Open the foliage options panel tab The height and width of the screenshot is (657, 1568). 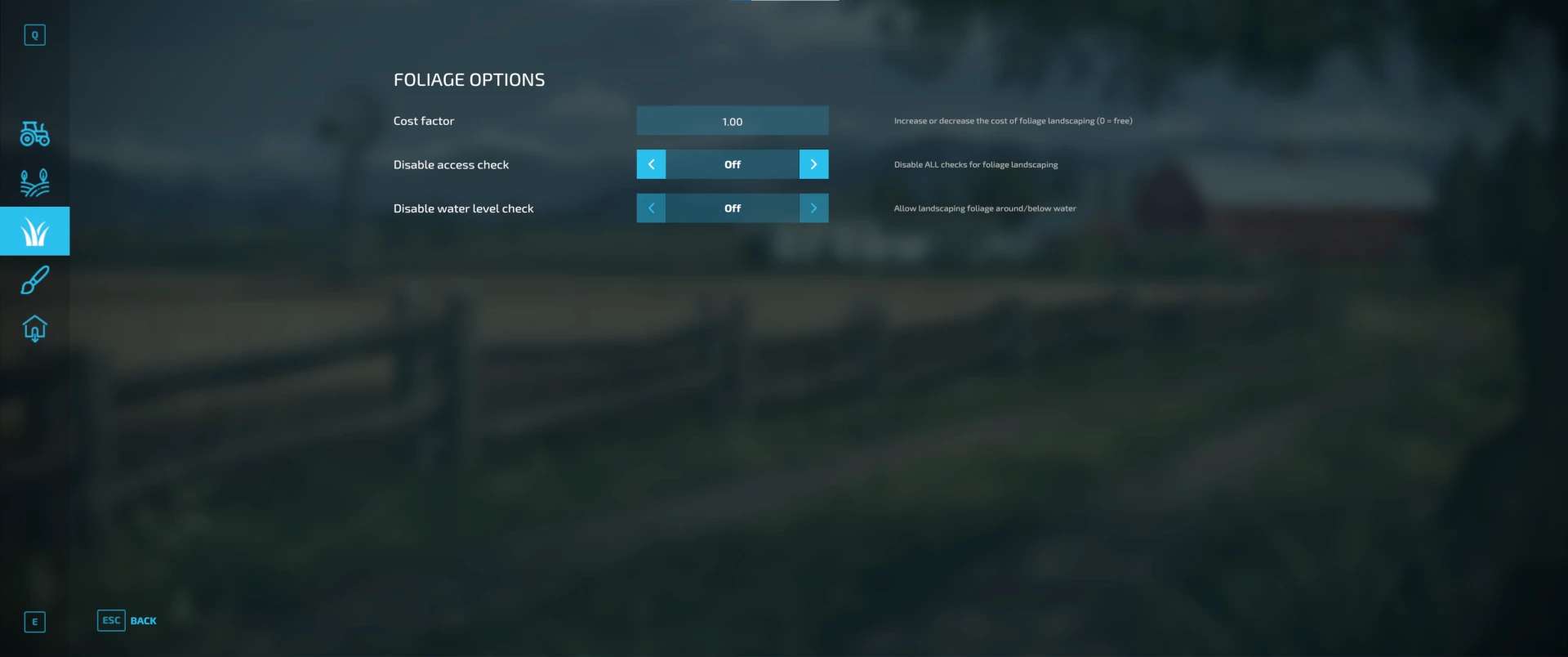point(34,231)
